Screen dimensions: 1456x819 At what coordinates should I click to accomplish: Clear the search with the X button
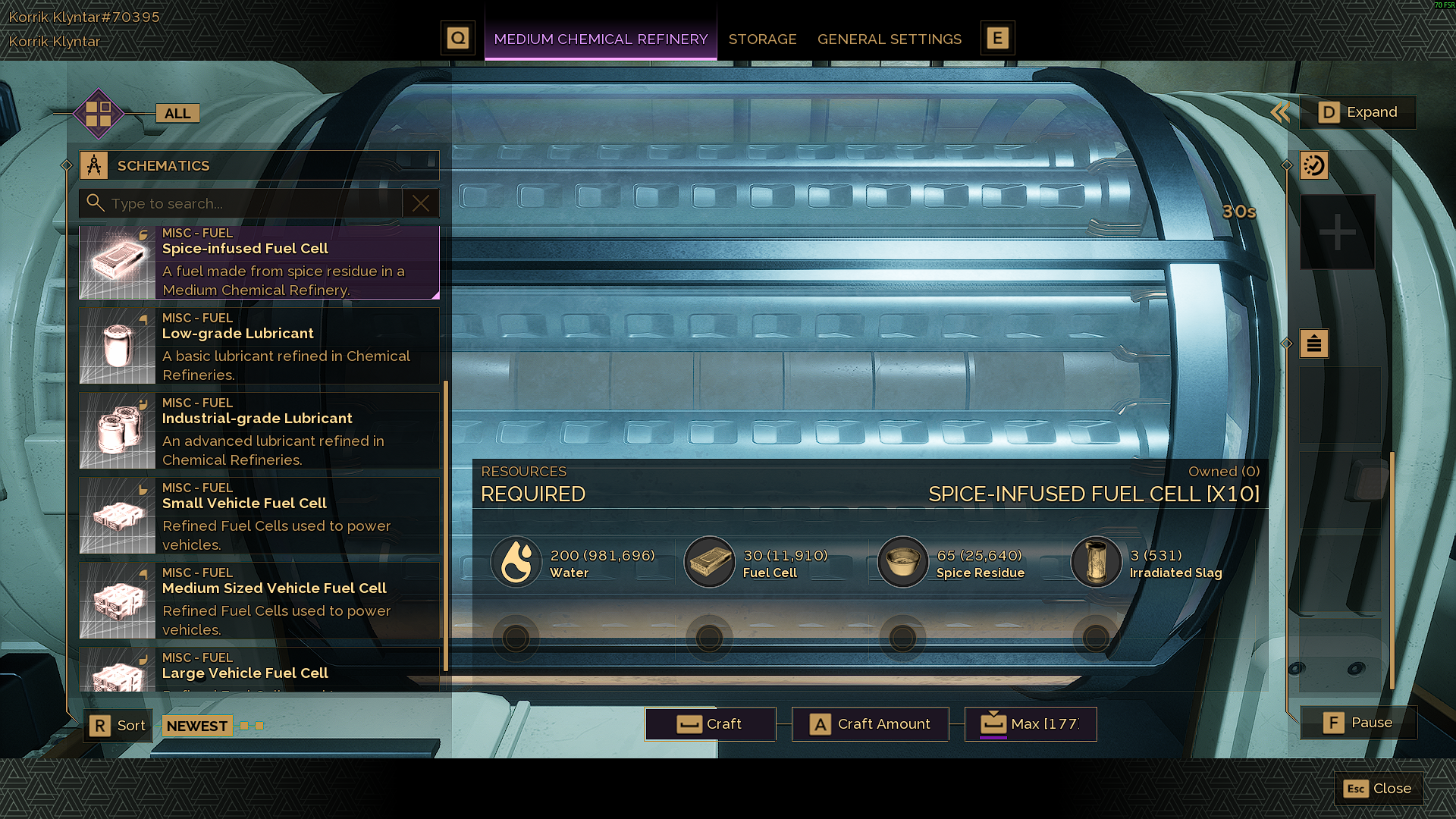tap(421, 203)
